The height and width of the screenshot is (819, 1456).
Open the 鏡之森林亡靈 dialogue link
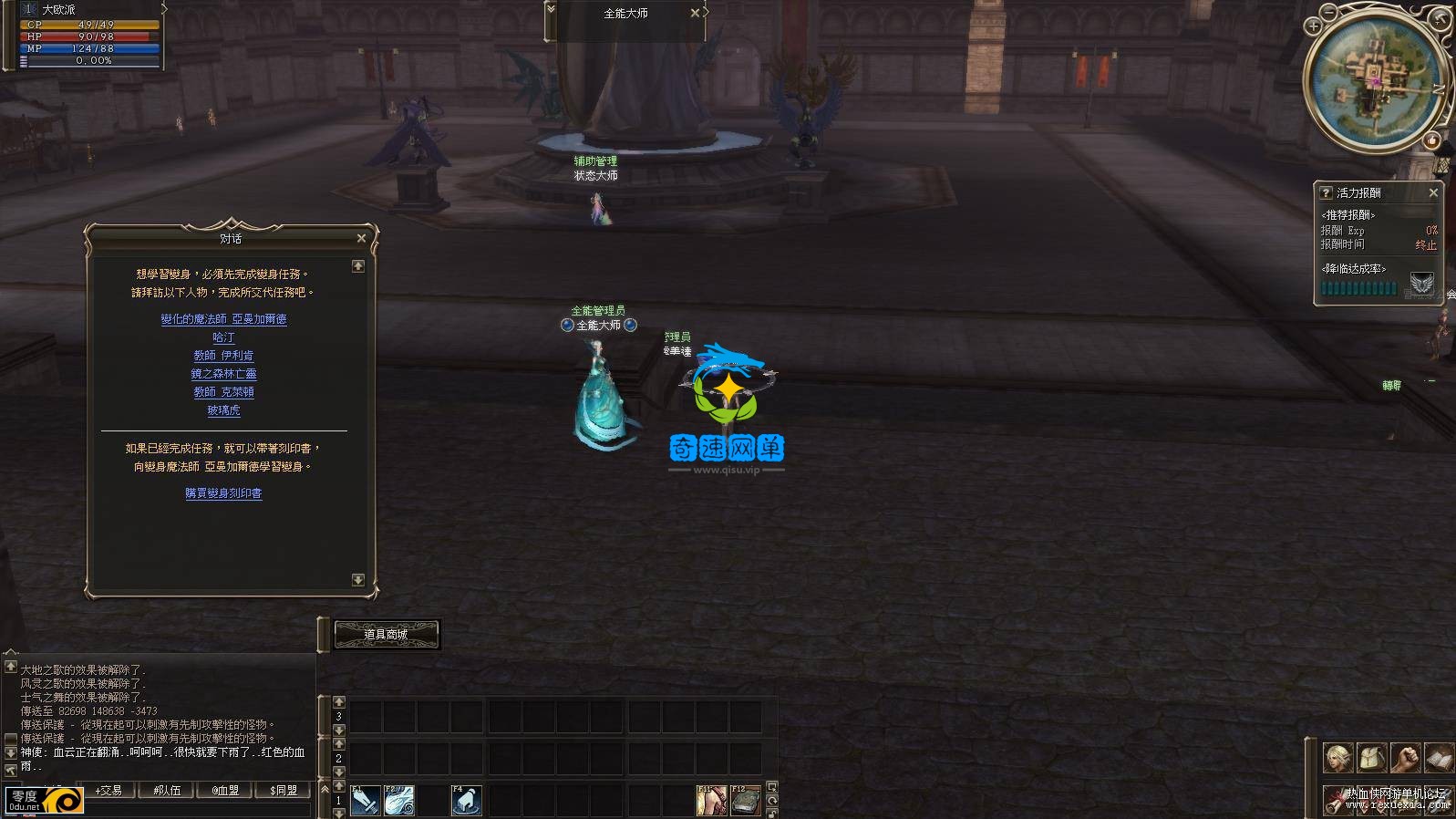(x=223, y=374)
